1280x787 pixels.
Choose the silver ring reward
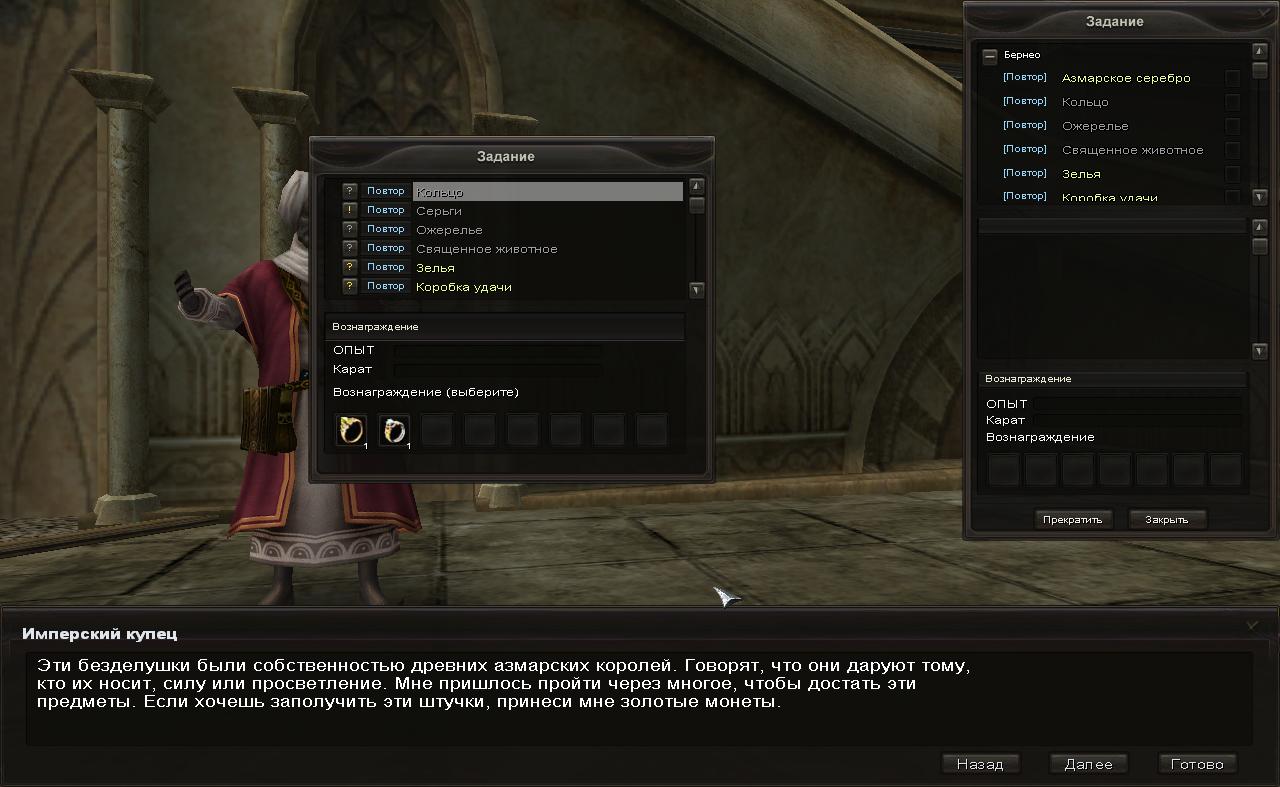click(x=394, y=430)
